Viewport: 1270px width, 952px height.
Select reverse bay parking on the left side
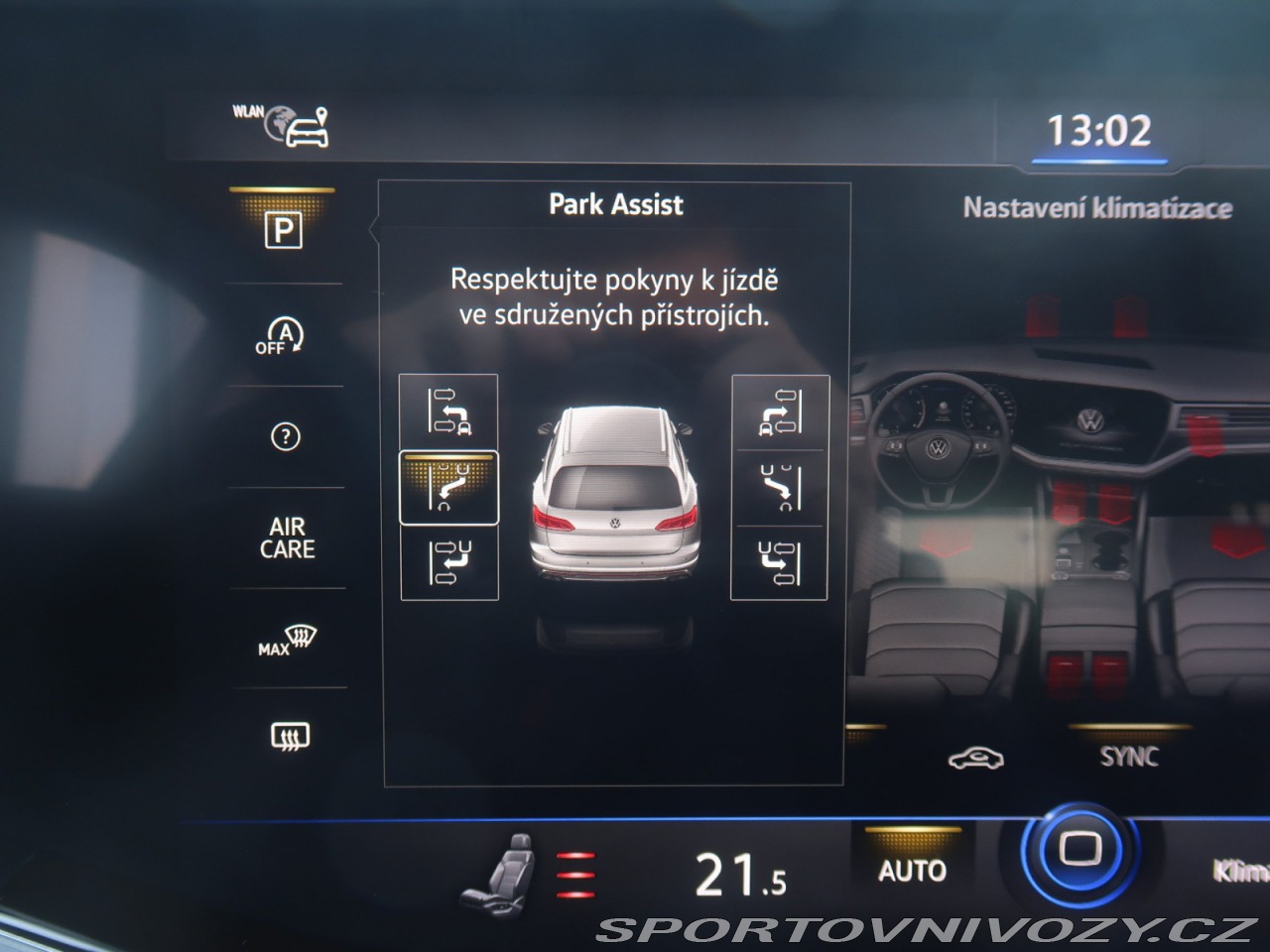[448, 562]
